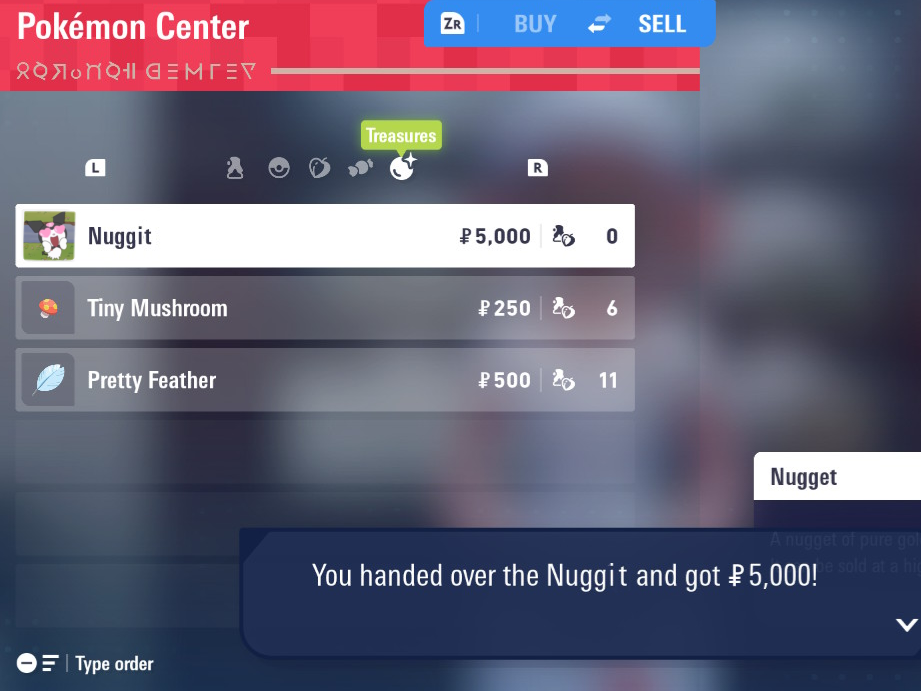The image size is (921, 691).
Task: Open the candy category tab
Action: (360, 168)
